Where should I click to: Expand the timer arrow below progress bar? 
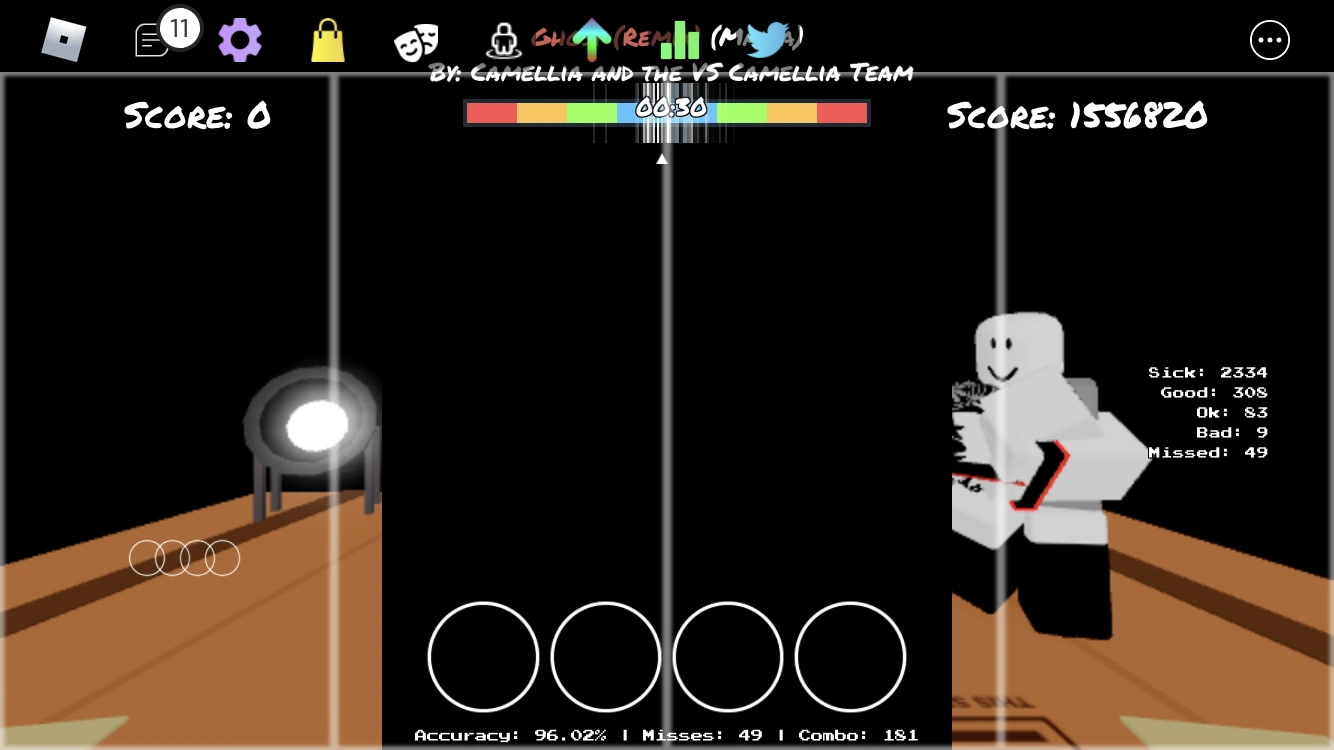tap(660, 158)
